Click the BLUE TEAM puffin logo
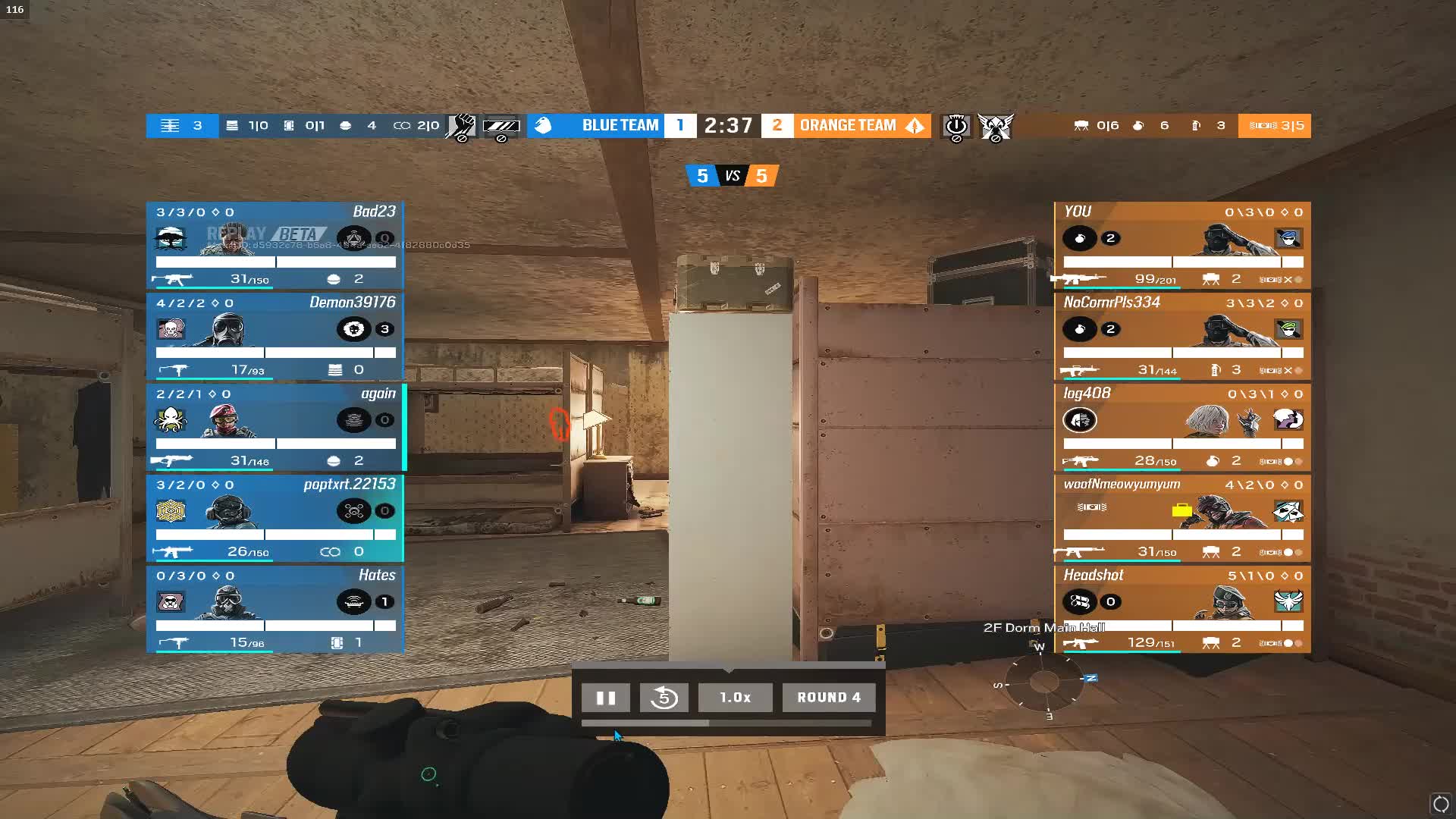Image resolution: width=1456 pixels, height=819 pixels. click(x=544, y=125)
